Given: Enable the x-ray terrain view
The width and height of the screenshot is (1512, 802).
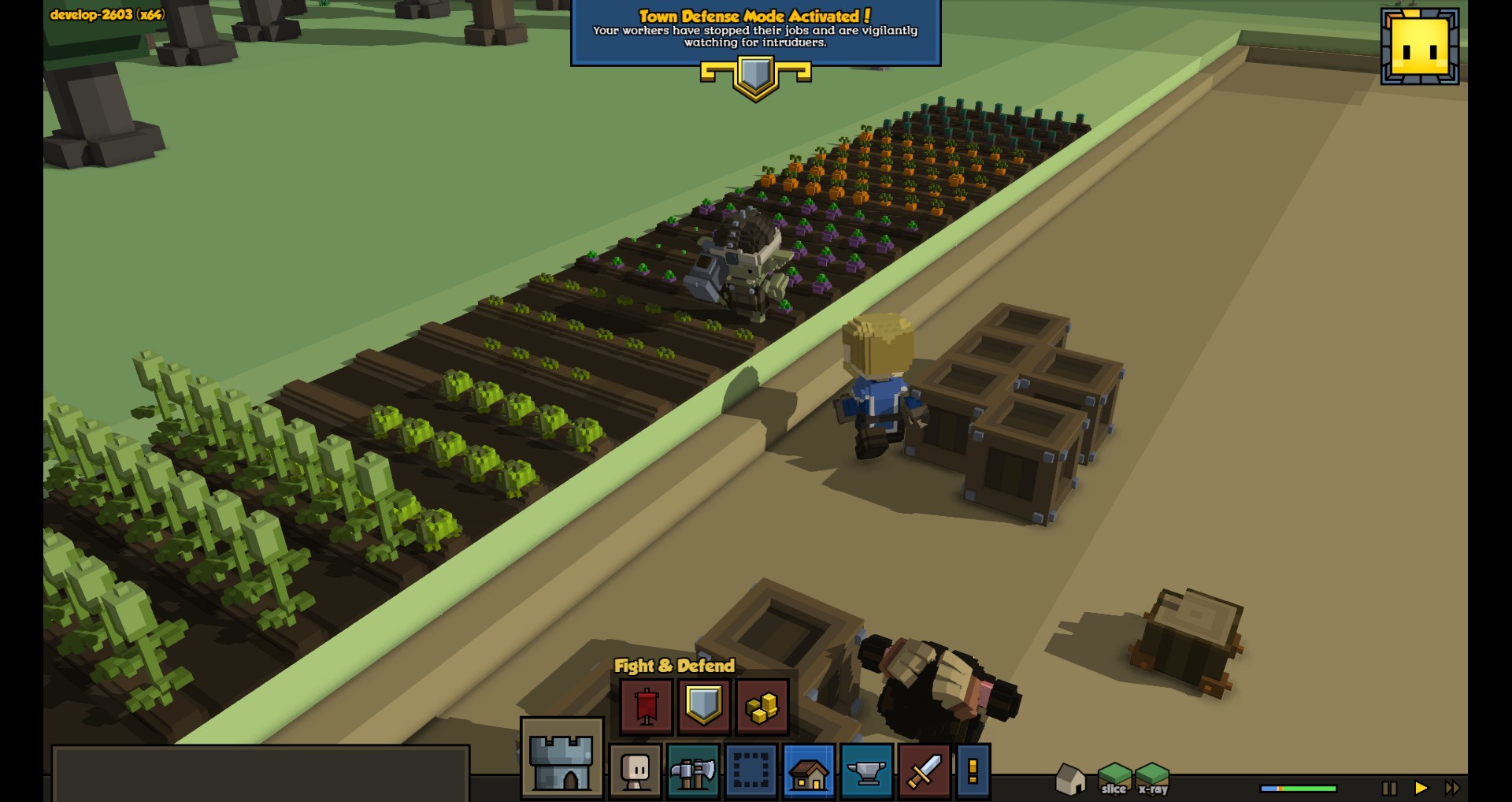Looking at the screenshot, I should click(x=1153, y=779).
